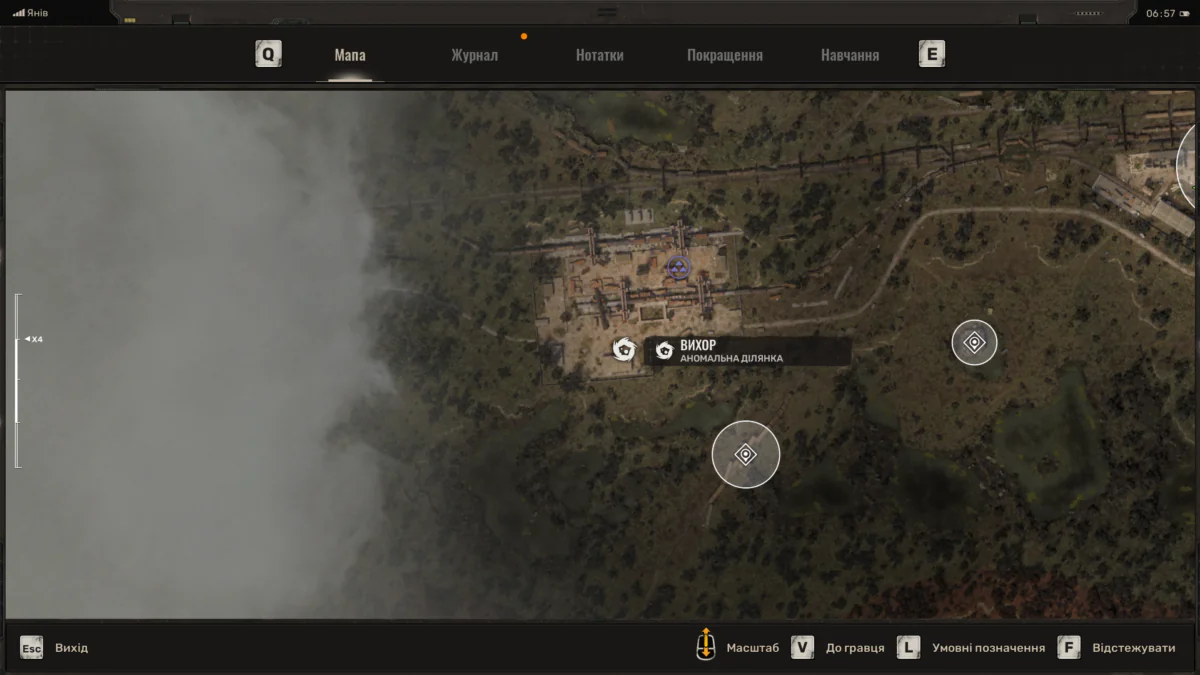Go to the Нотатки tab

(599, 55)
